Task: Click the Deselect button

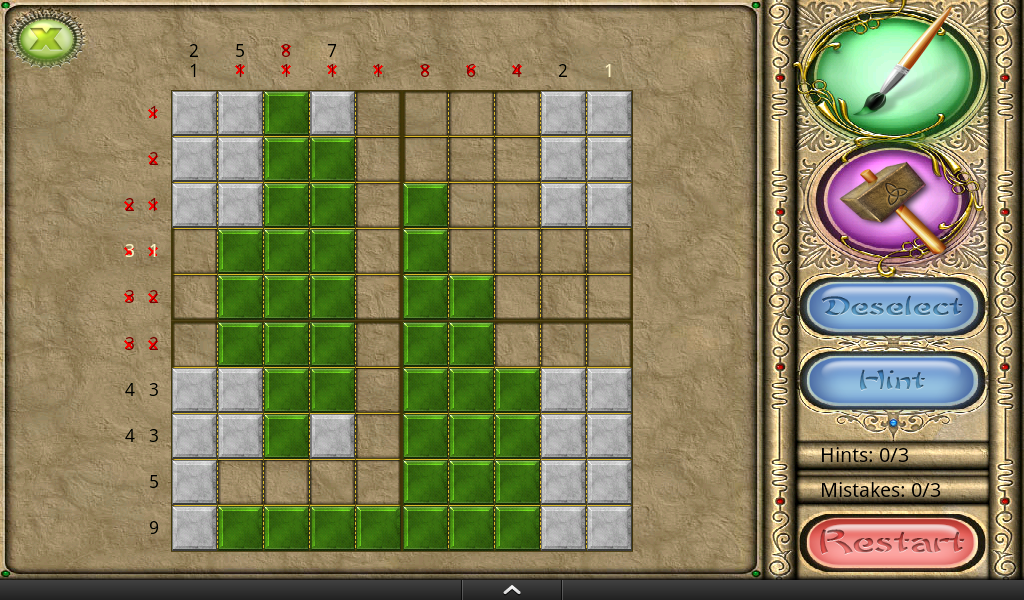Action: point(892,307)
